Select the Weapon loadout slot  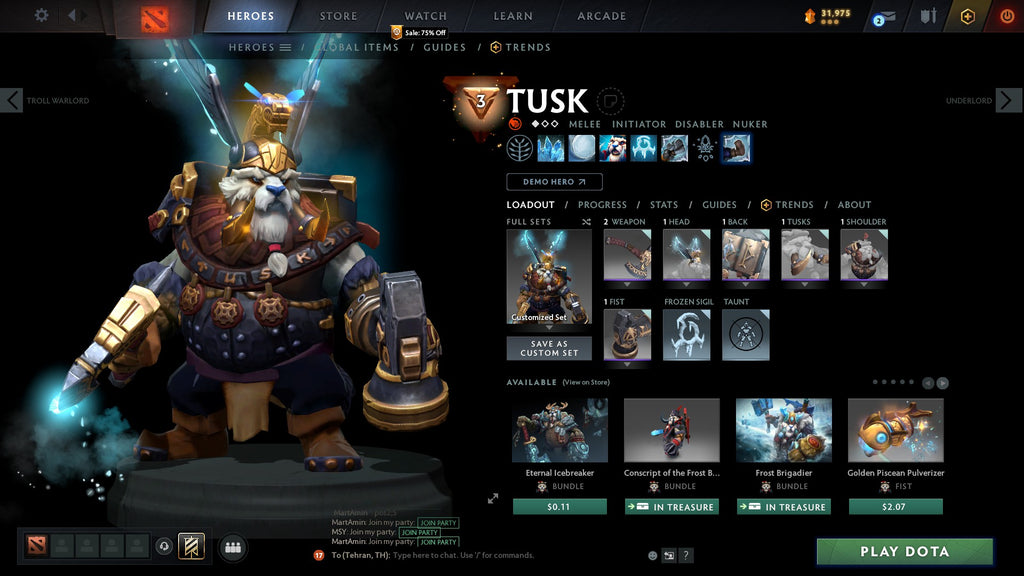pyautogui.click(x=627, y=255)
